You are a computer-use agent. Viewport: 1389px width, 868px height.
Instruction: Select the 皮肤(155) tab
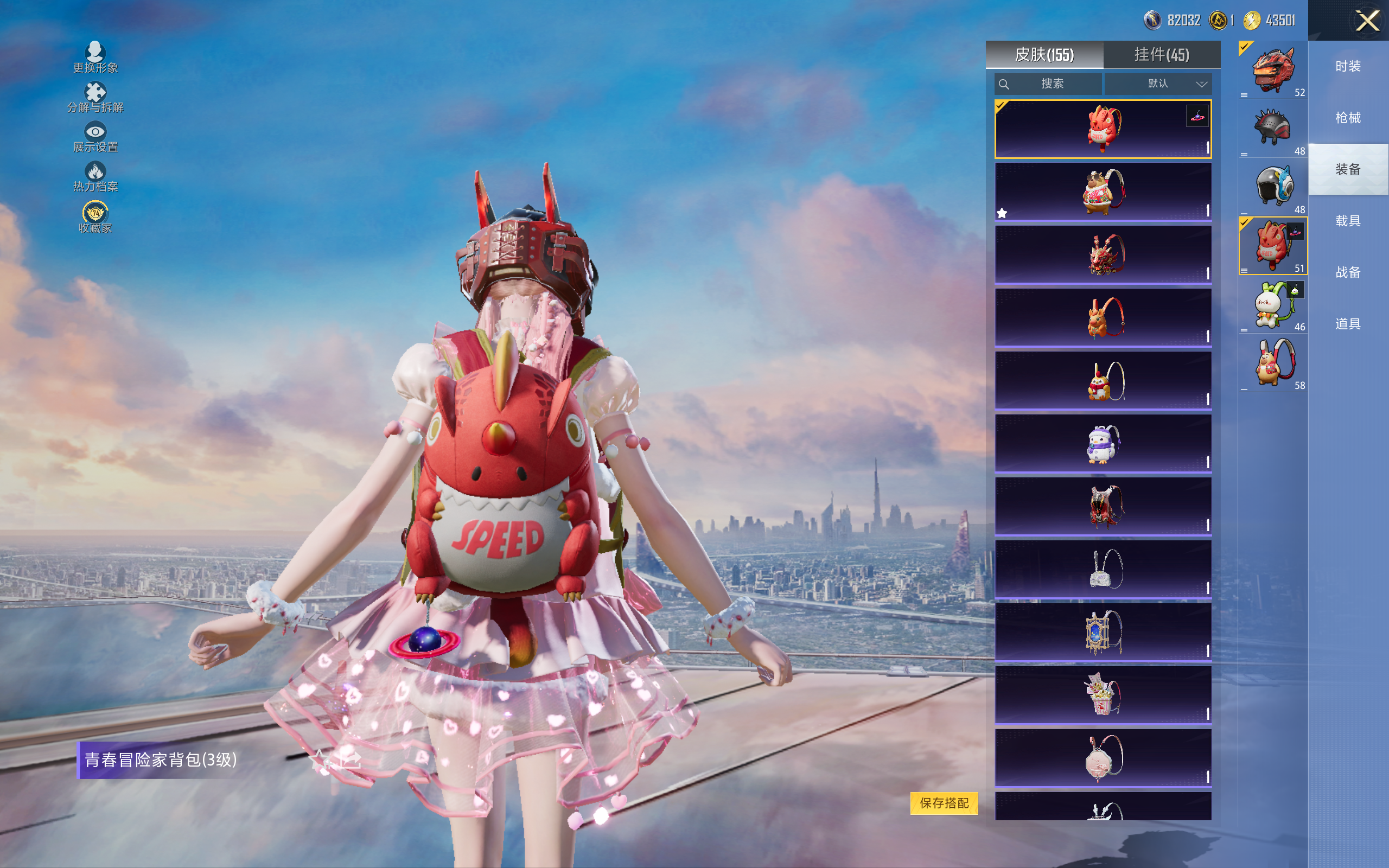click(x=1044, y=55)
